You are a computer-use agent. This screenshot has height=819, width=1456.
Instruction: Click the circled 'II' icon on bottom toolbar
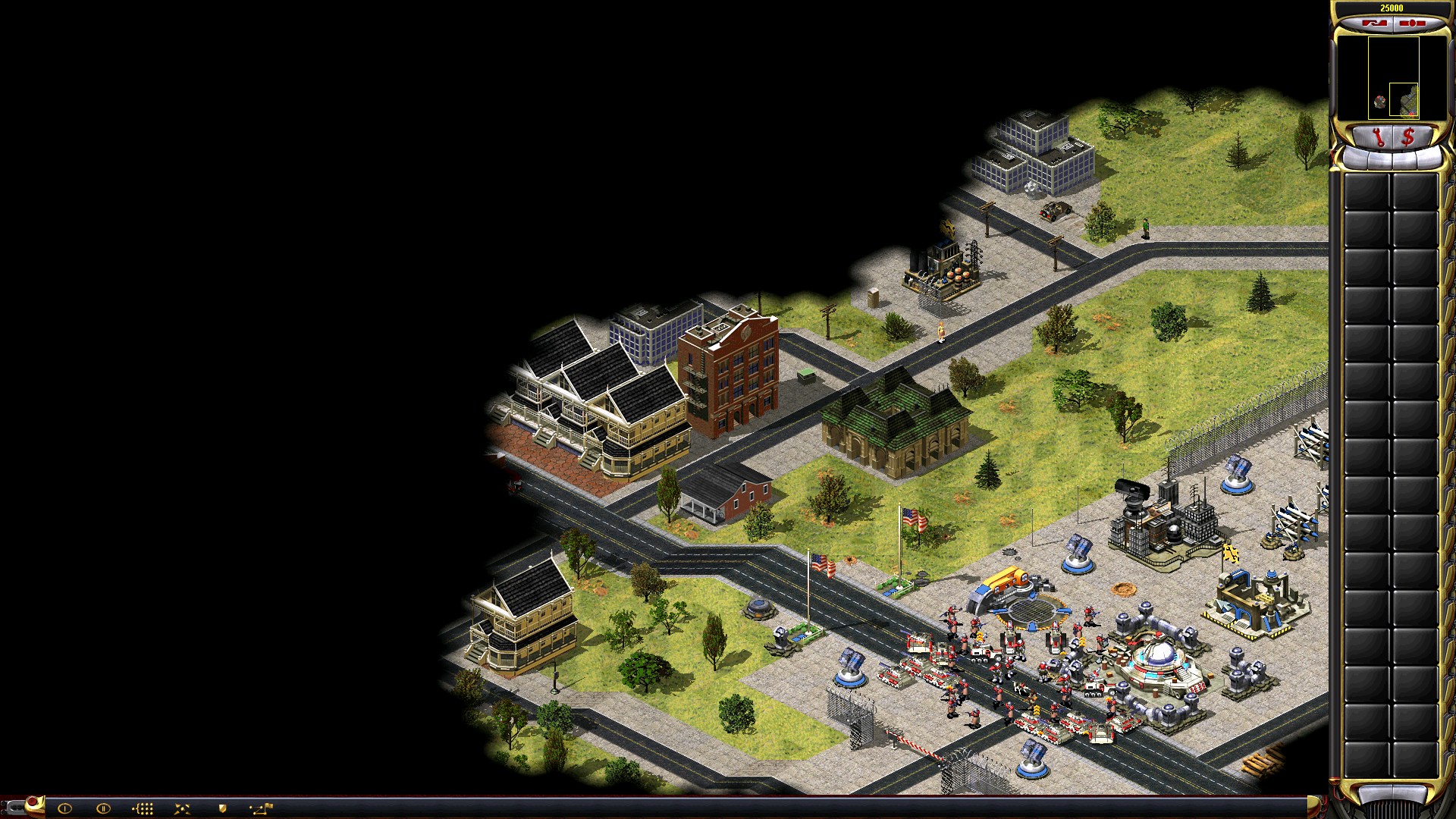tap(103, 808)
